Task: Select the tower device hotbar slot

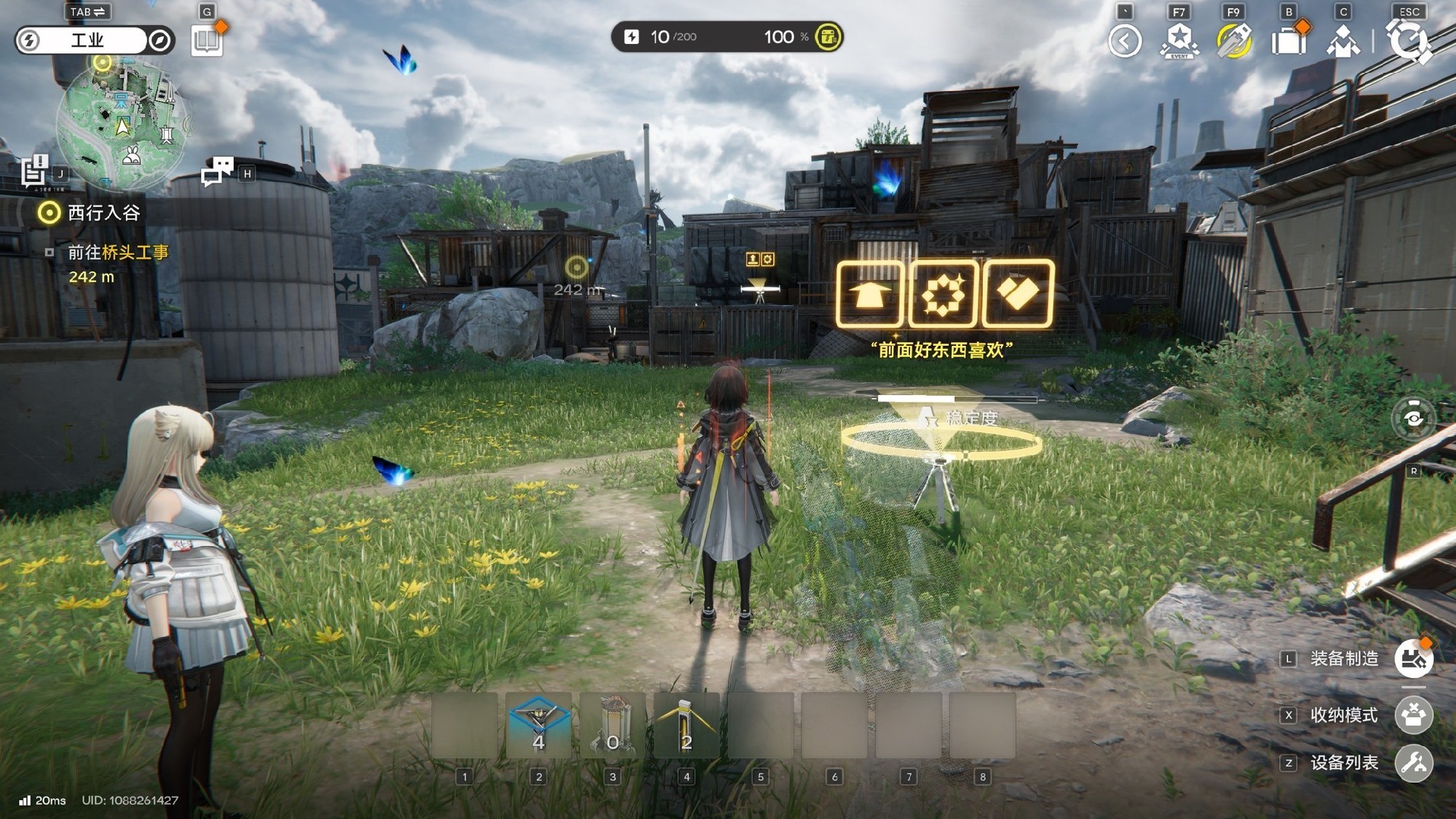Action: point(613,726)
